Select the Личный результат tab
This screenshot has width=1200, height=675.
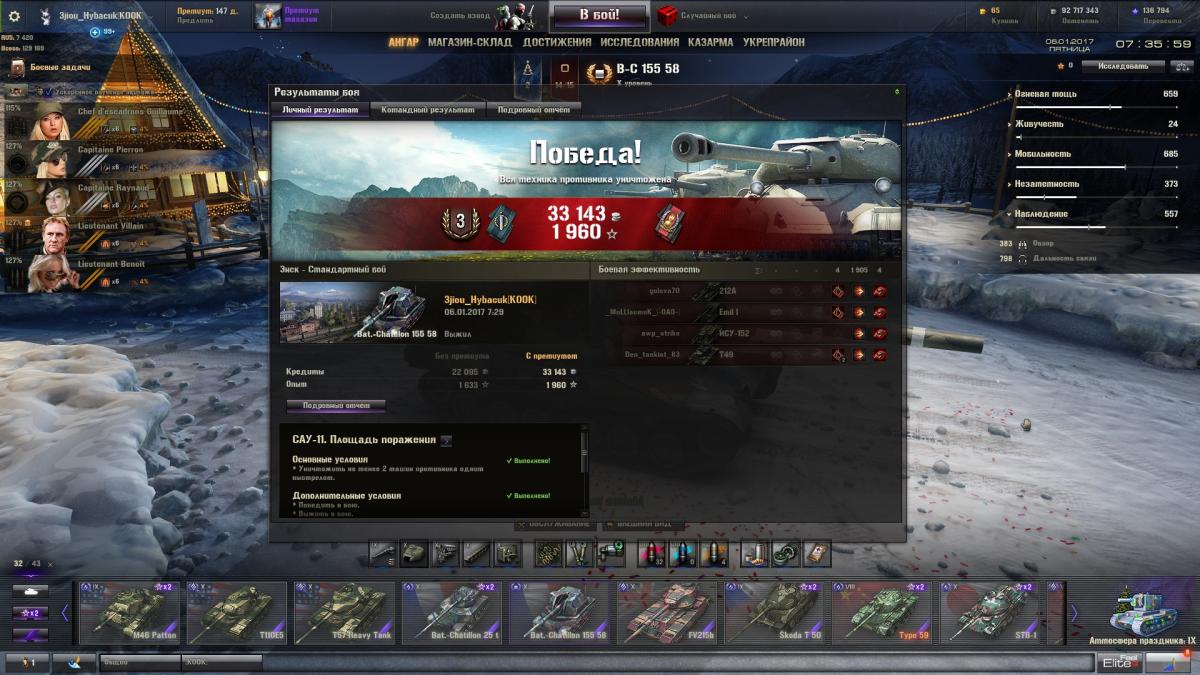(x=320, y=110)
